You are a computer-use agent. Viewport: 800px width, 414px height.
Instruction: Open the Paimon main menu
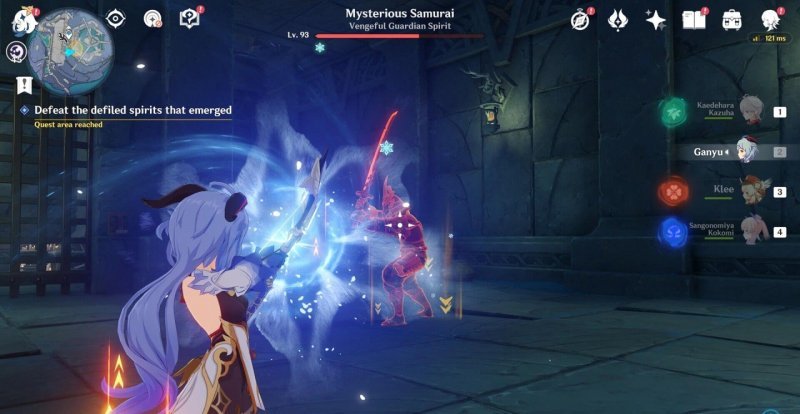tap(17, 17)
